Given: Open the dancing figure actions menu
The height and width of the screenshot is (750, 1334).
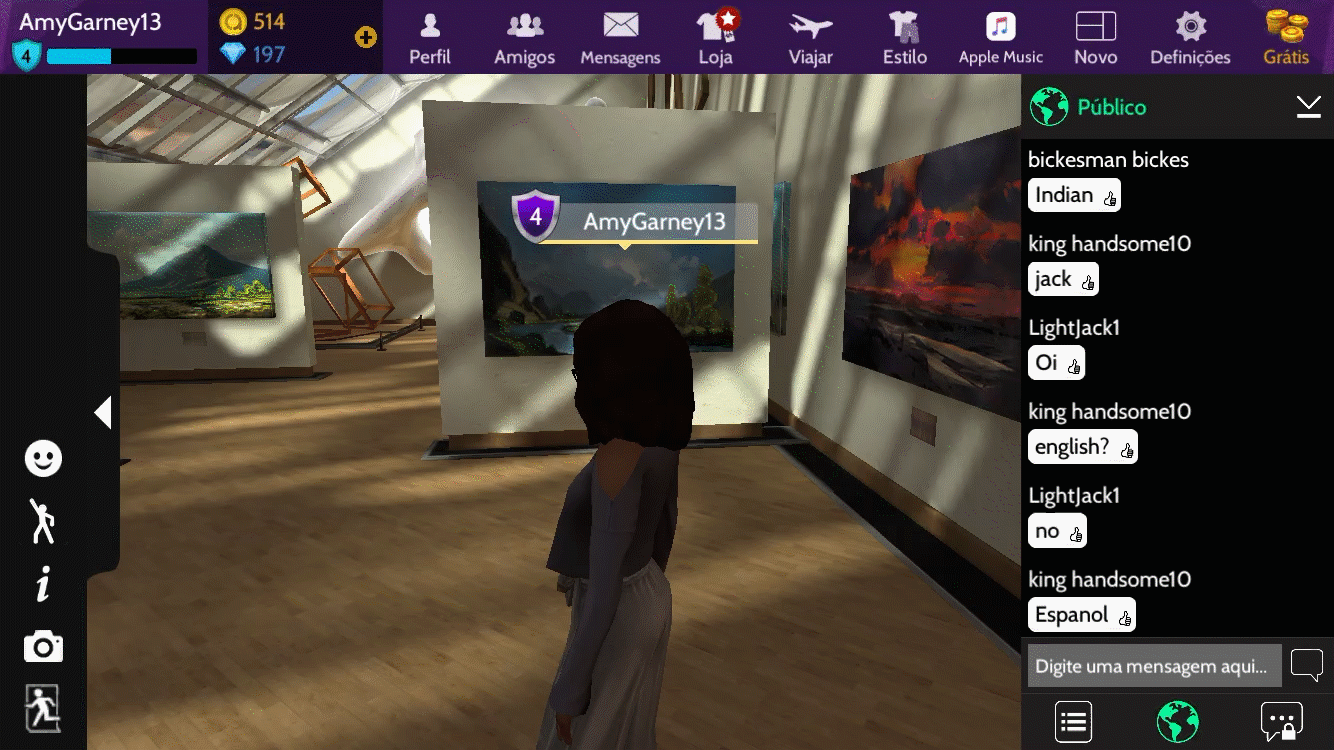Looking at the screenshot, I should coord(43,521).
